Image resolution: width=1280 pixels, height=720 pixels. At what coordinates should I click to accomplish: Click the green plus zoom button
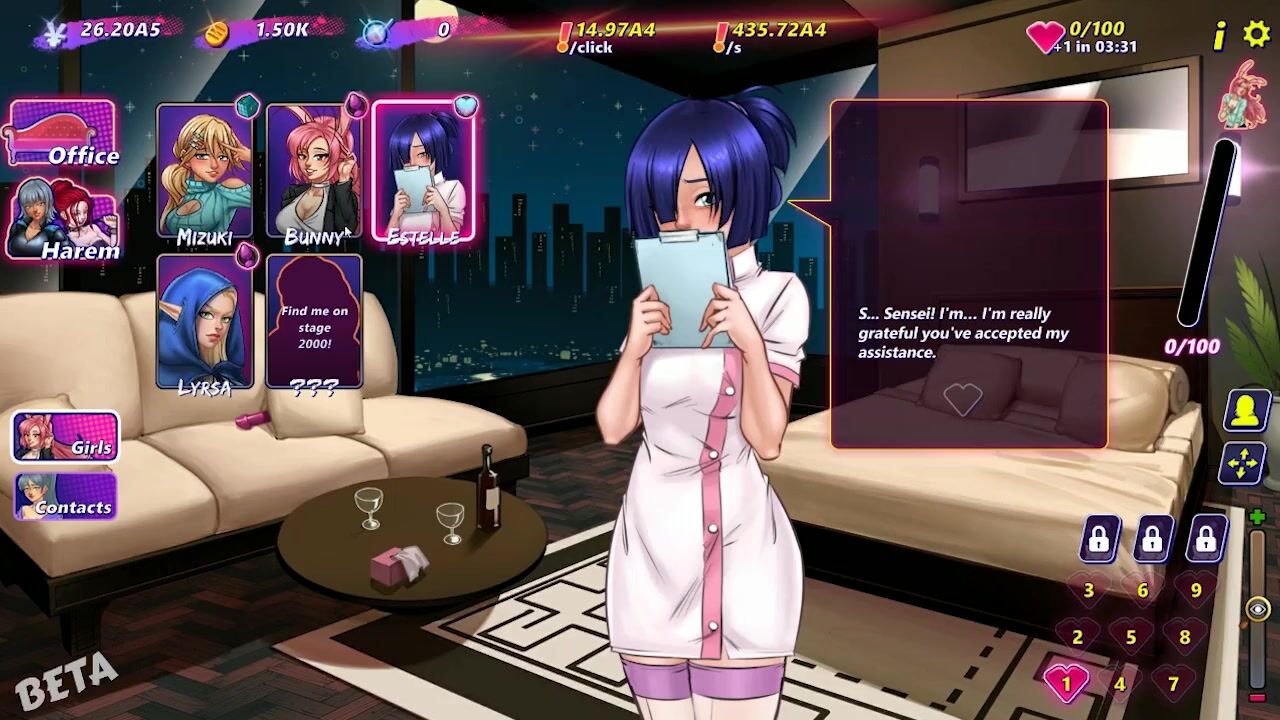(1257, 517)
